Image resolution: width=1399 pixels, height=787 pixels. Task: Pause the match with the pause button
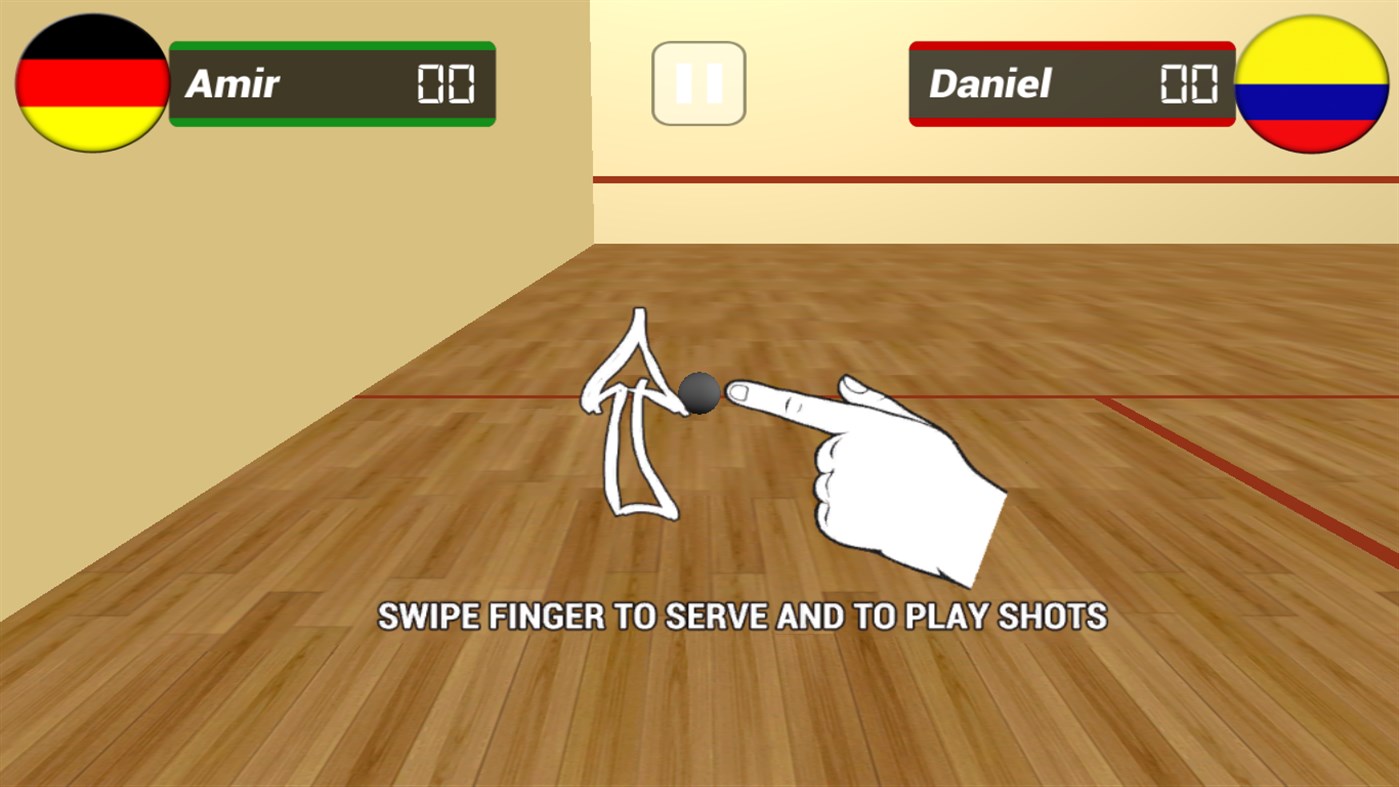point(698,82)
